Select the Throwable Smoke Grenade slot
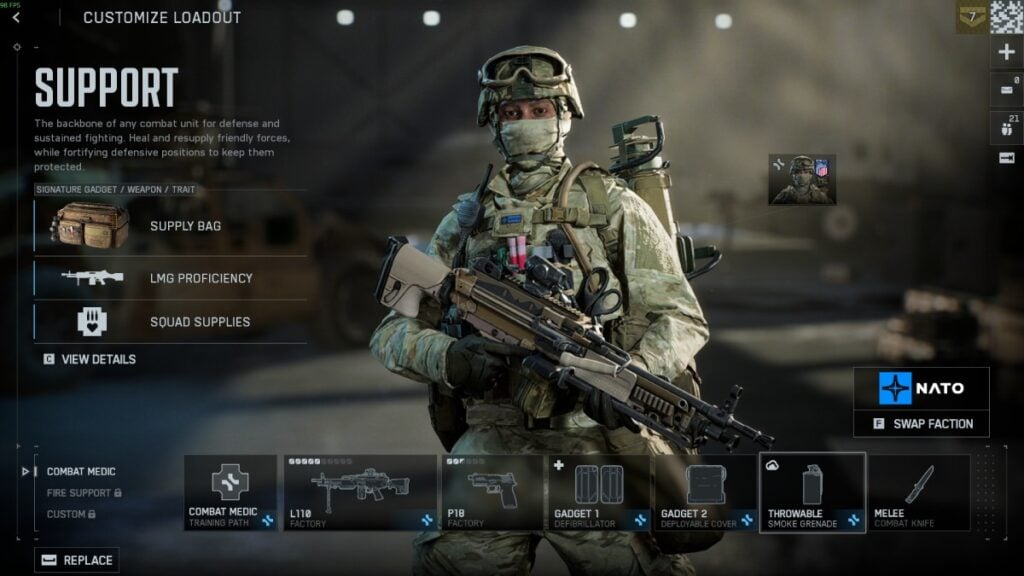The width and height of the screenshot is (1024, 576). (x=812, y=493)
